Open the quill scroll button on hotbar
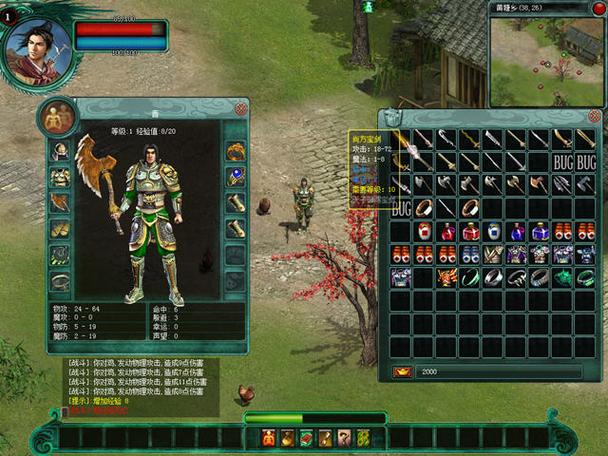The width and height of the screenshot is (608, 456). [x=326, y=437]
